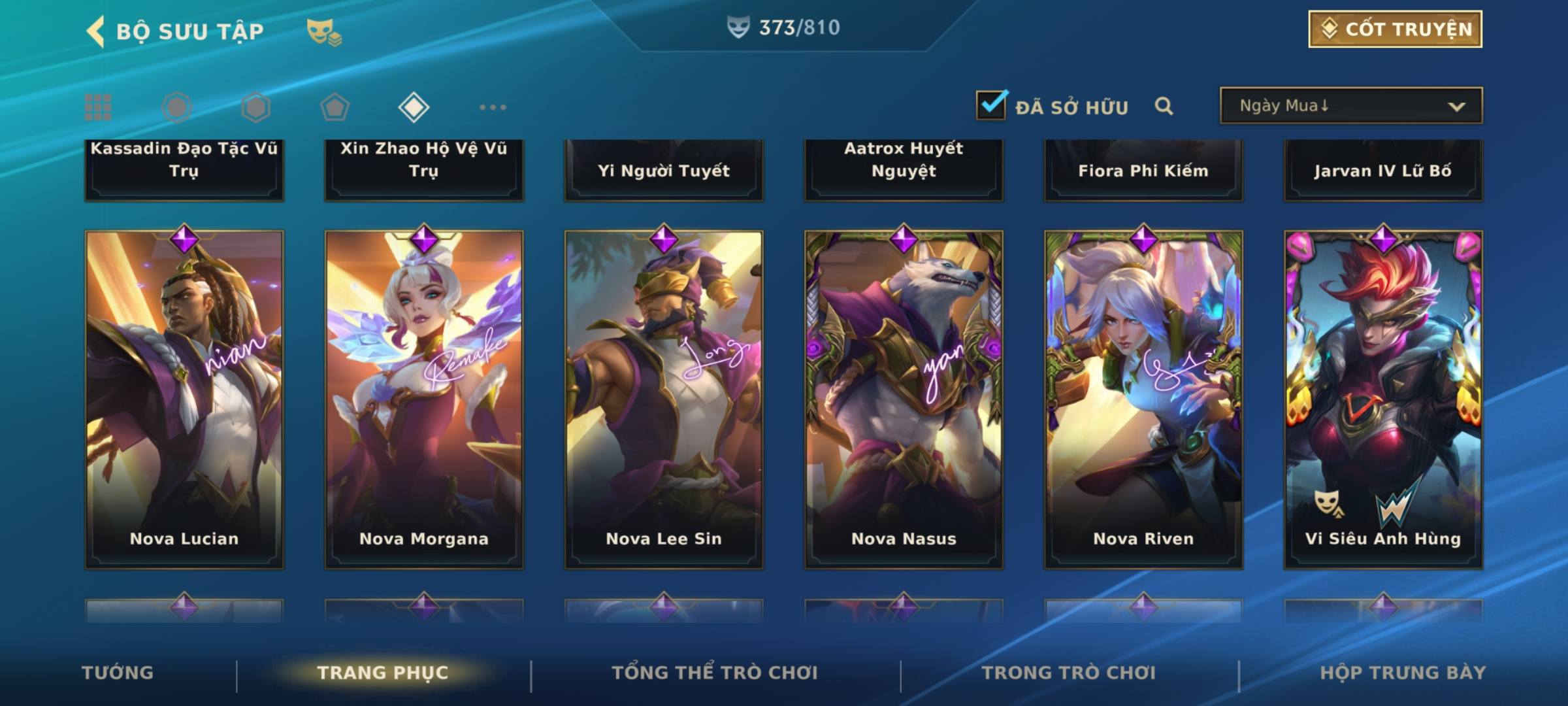Pick the Nova Lee Sin skin card

click(x=664, y=399)
